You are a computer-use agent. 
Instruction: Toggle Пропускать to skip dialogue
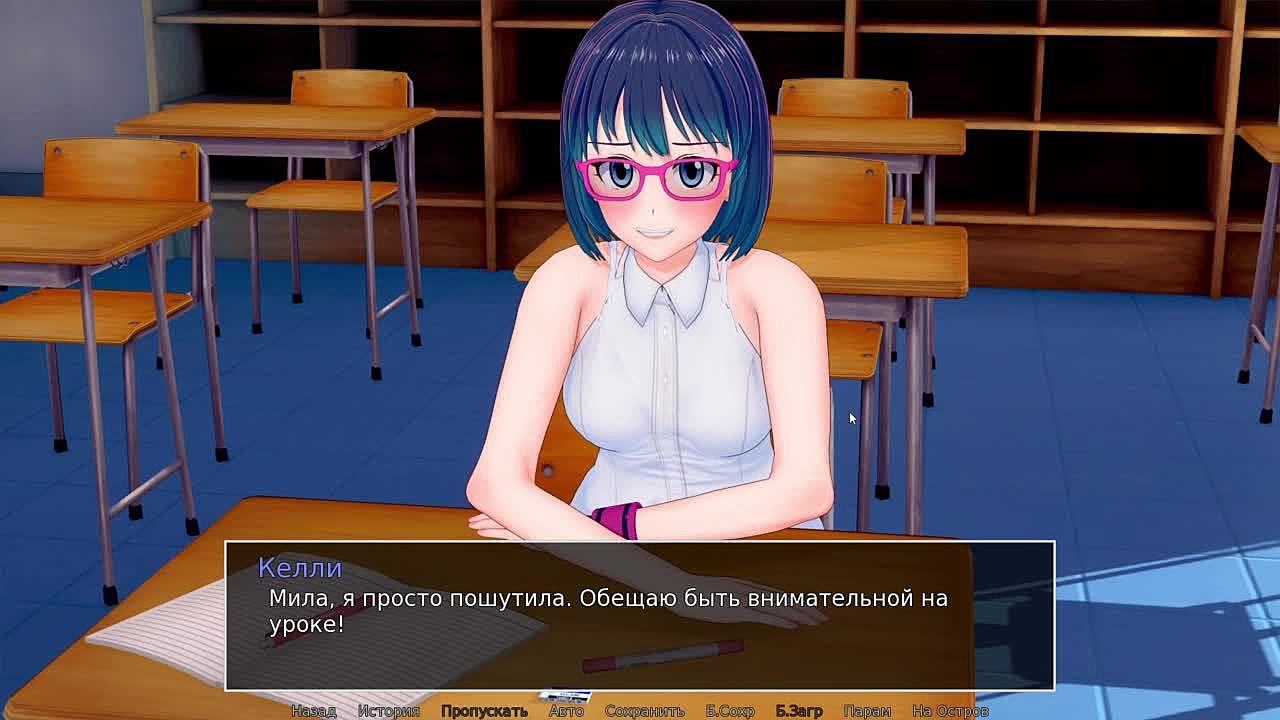(x=484, y=711)
